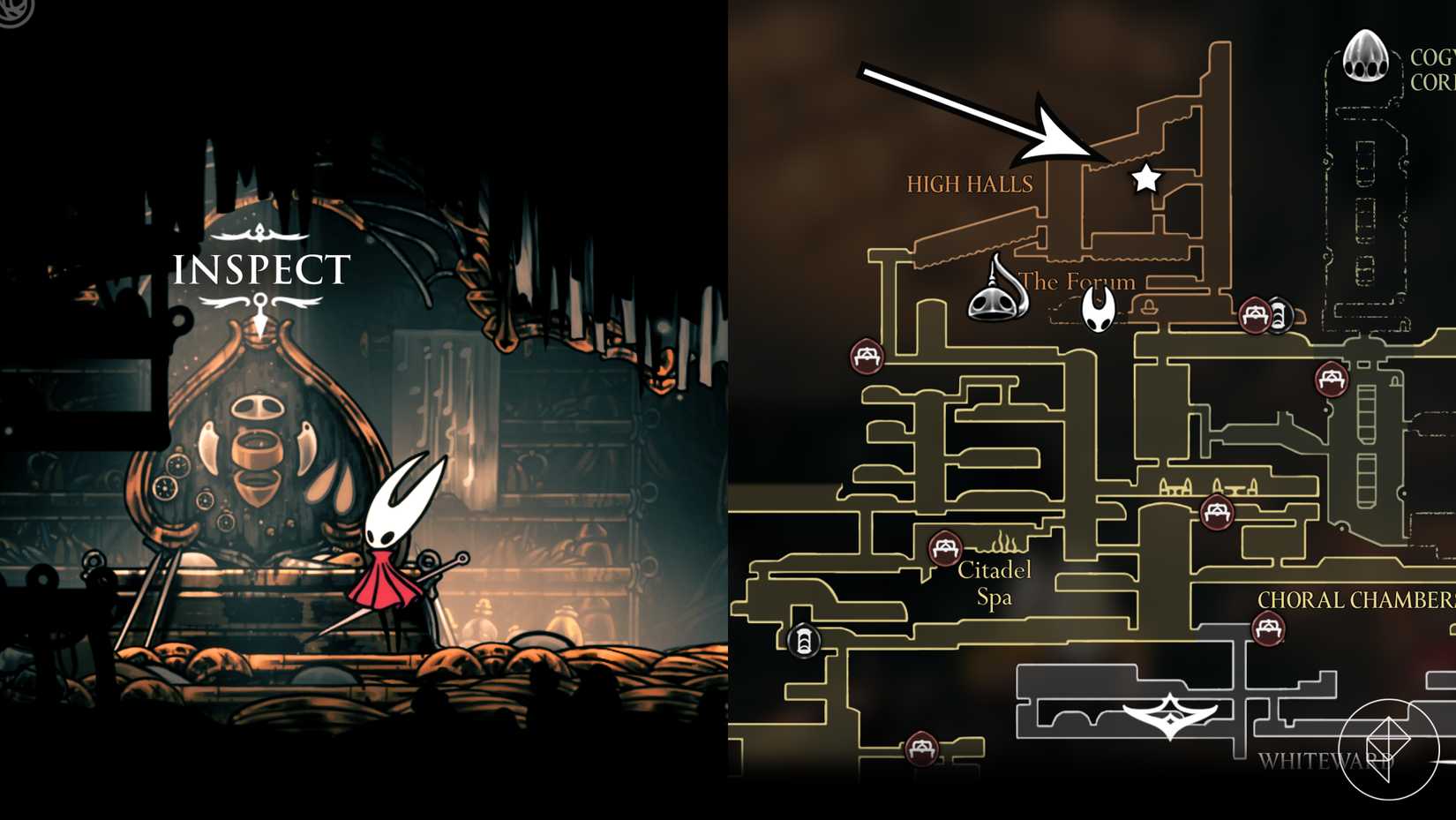Click the bench icon above Citadel Spa
Viewport: 1456px width, 820px height.
click(945, 548)
